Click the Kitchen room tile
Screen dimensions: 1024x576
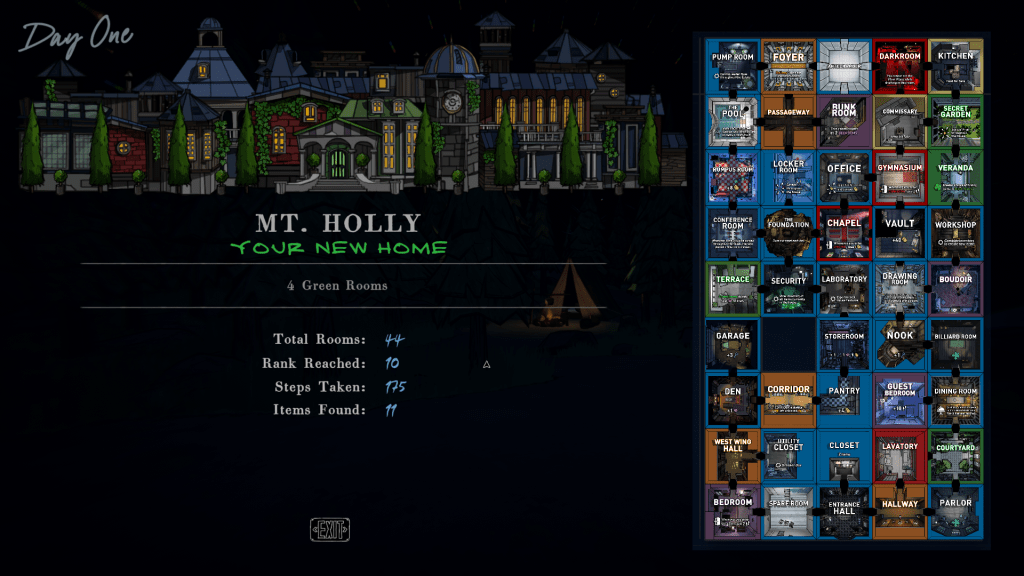pos(955,66)
